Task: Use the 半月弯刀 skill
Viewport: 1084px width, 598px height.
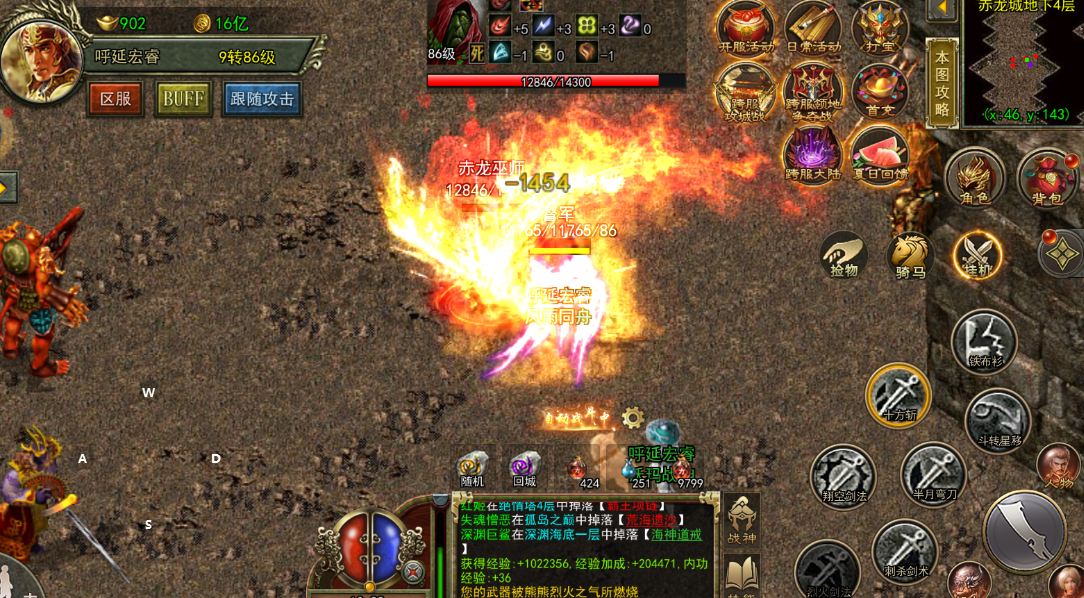Action: (x=933, y=474)
